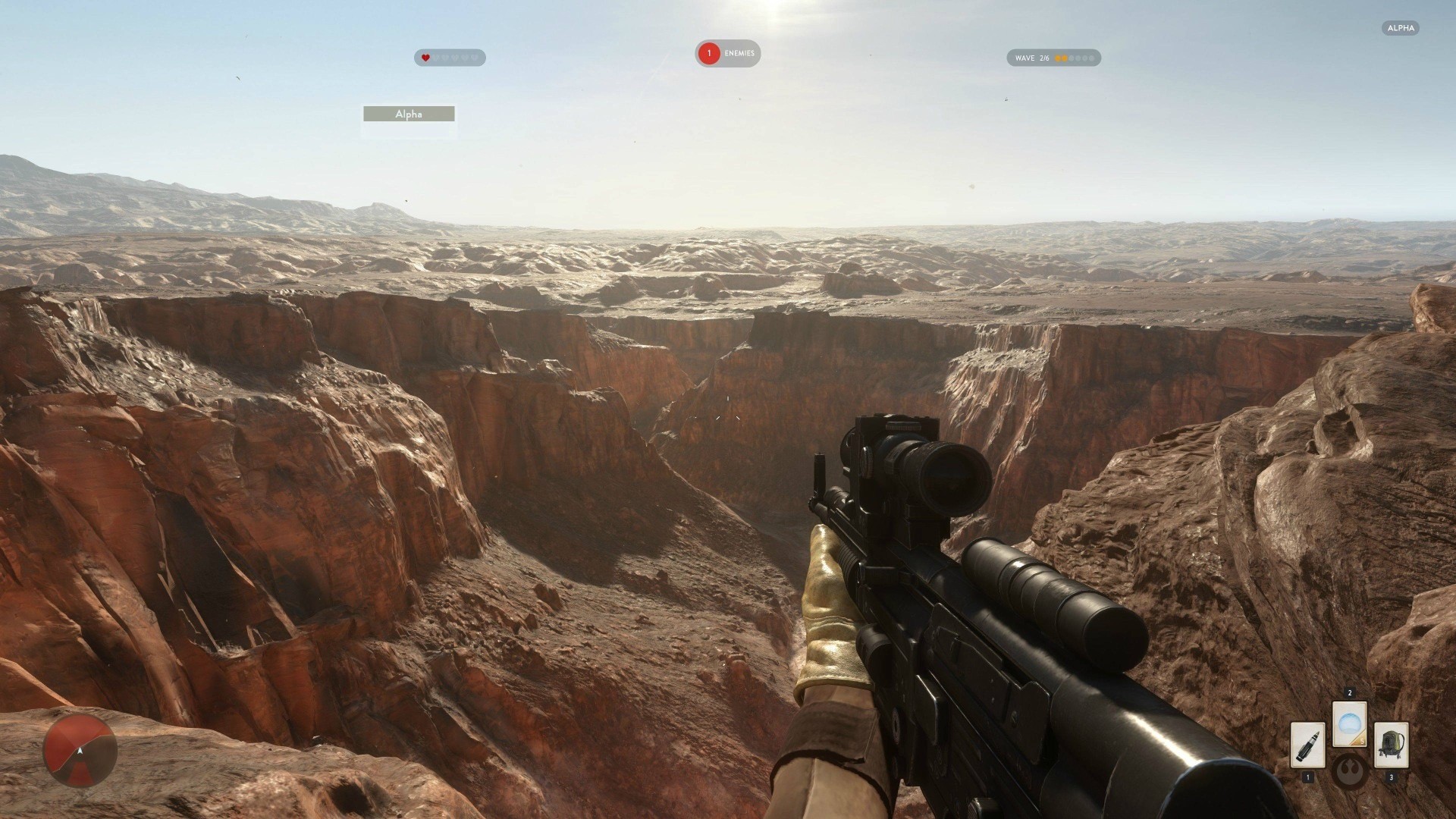Click the center of the minimap compass
The height and width of the screenshot is (819, 1456).
click(80, 751)
